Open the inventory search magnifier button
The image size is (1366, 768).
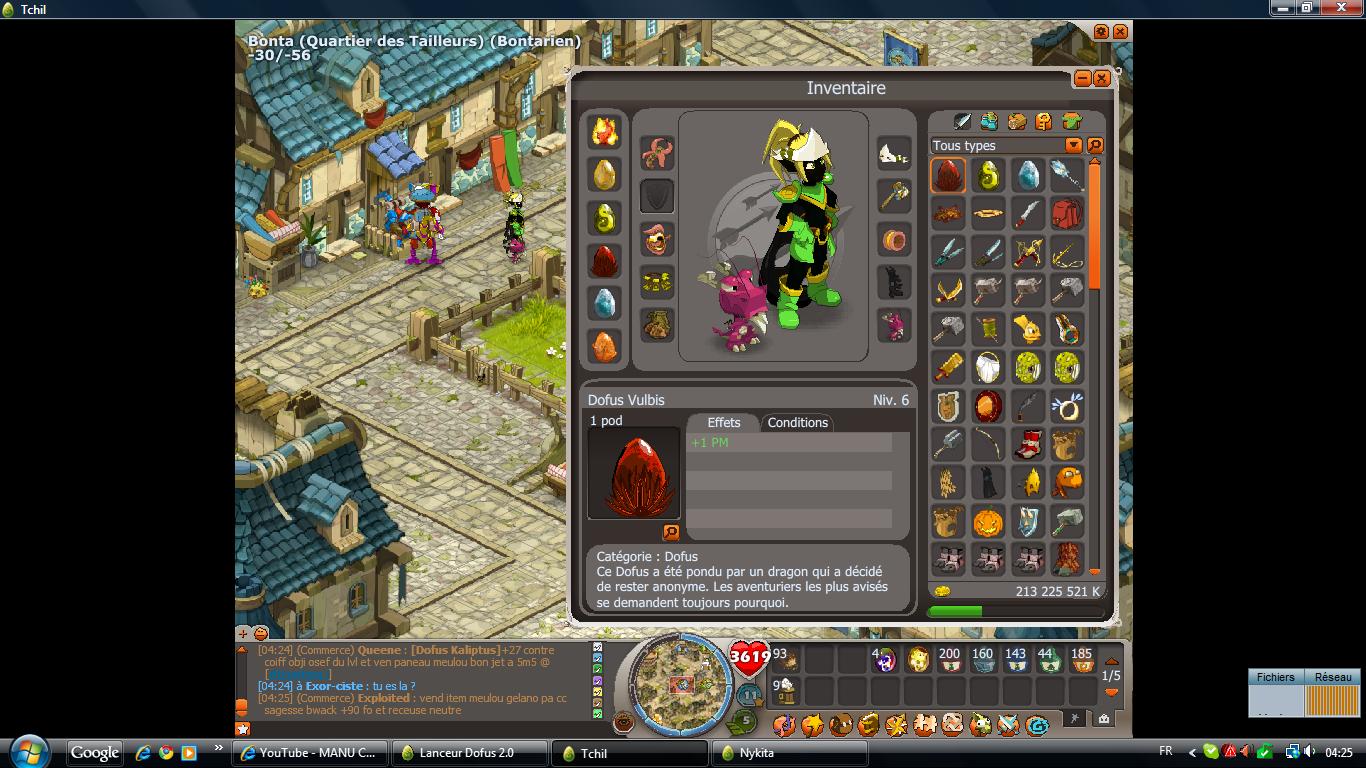1095,146
